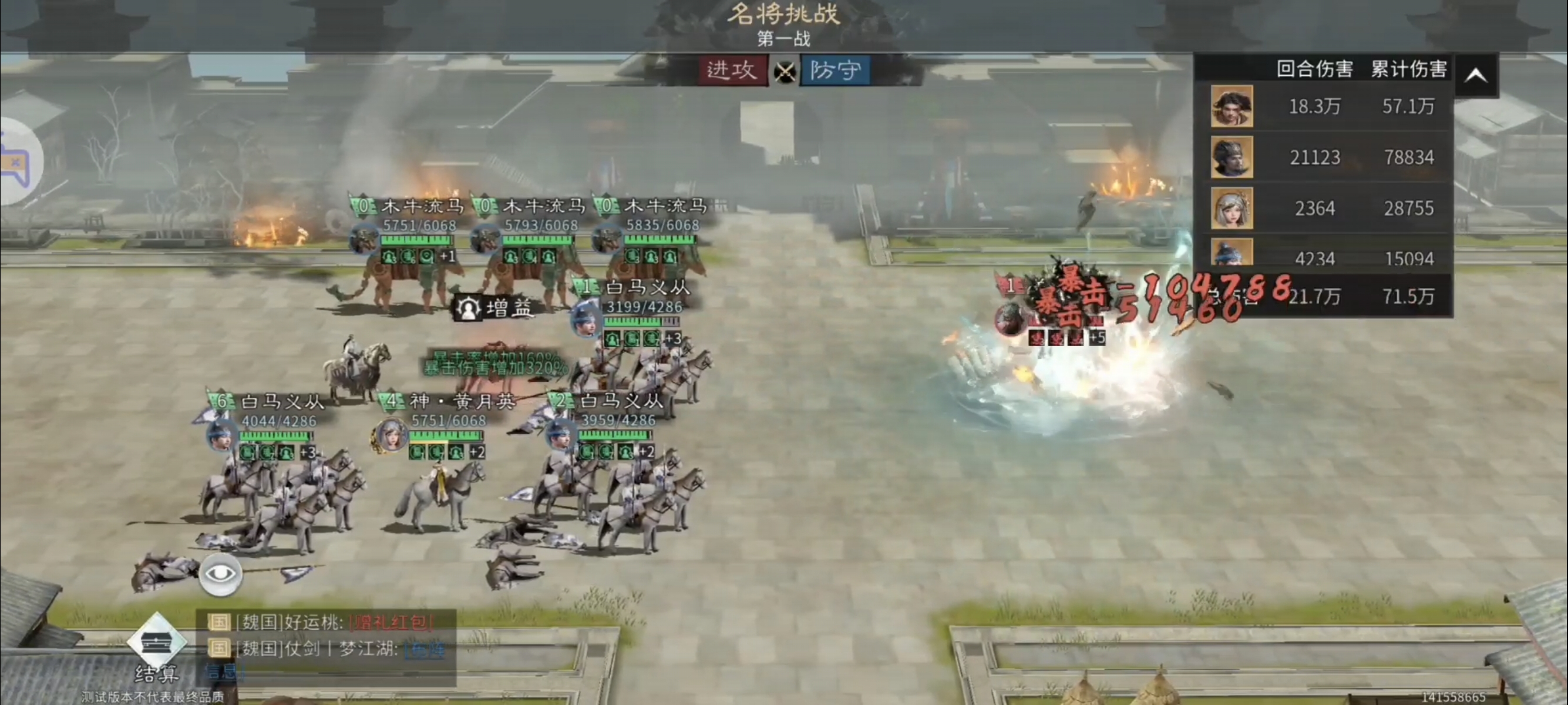This screenshot has height=705, width=1568.
Task: Open the kingdom chat message box
Action: [x=327, y=647]
